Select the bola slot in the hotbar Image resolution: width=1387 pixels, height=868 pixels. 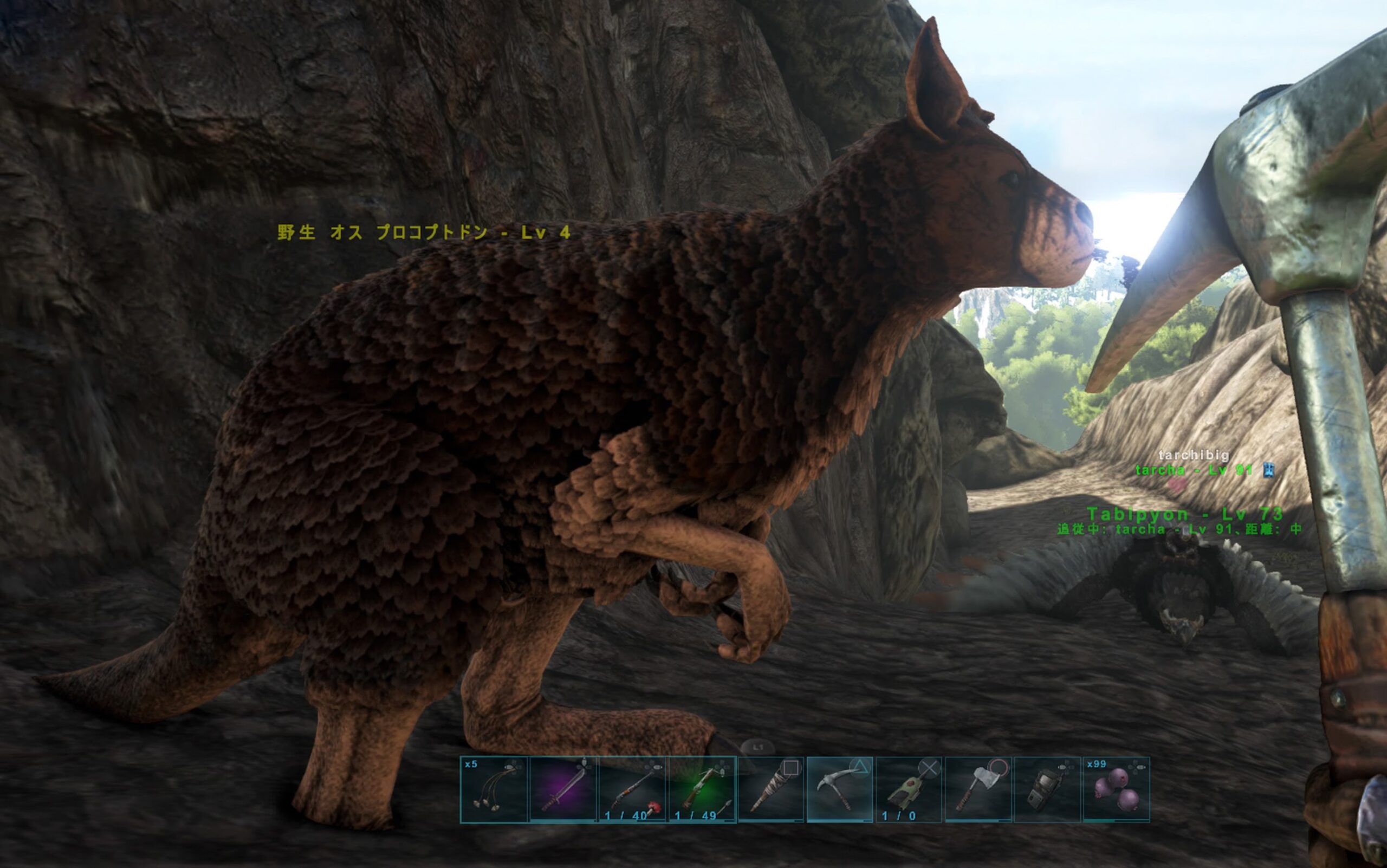pos(494,789)
